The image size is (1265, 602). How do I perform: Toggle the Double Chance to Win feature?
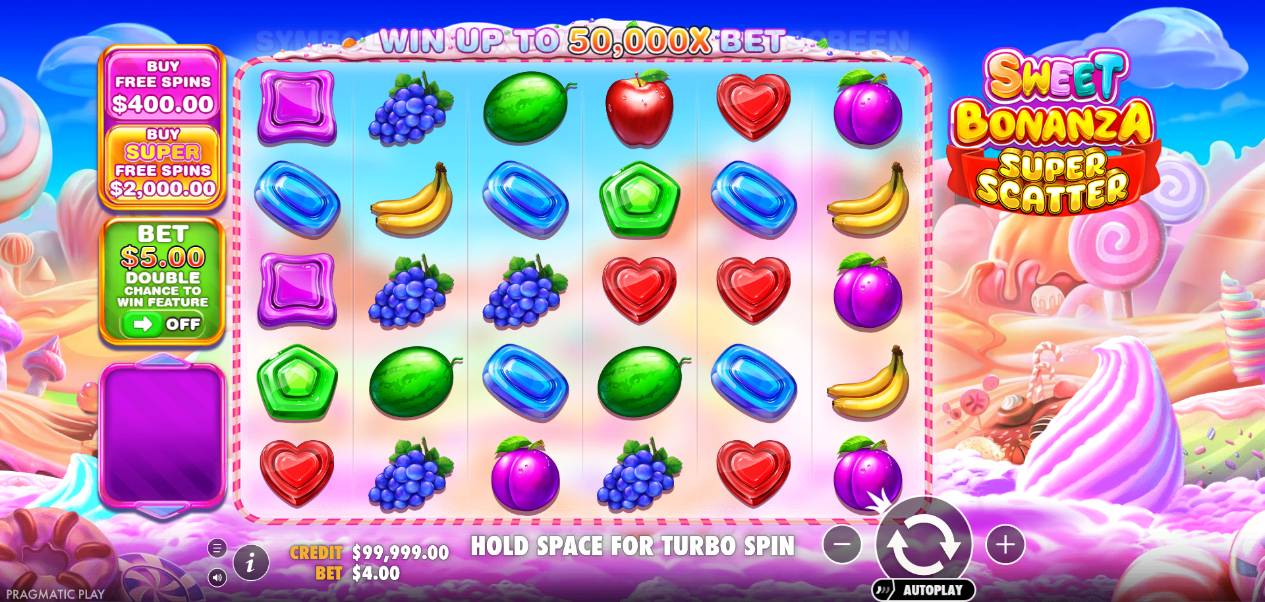(x=162, y=324)
